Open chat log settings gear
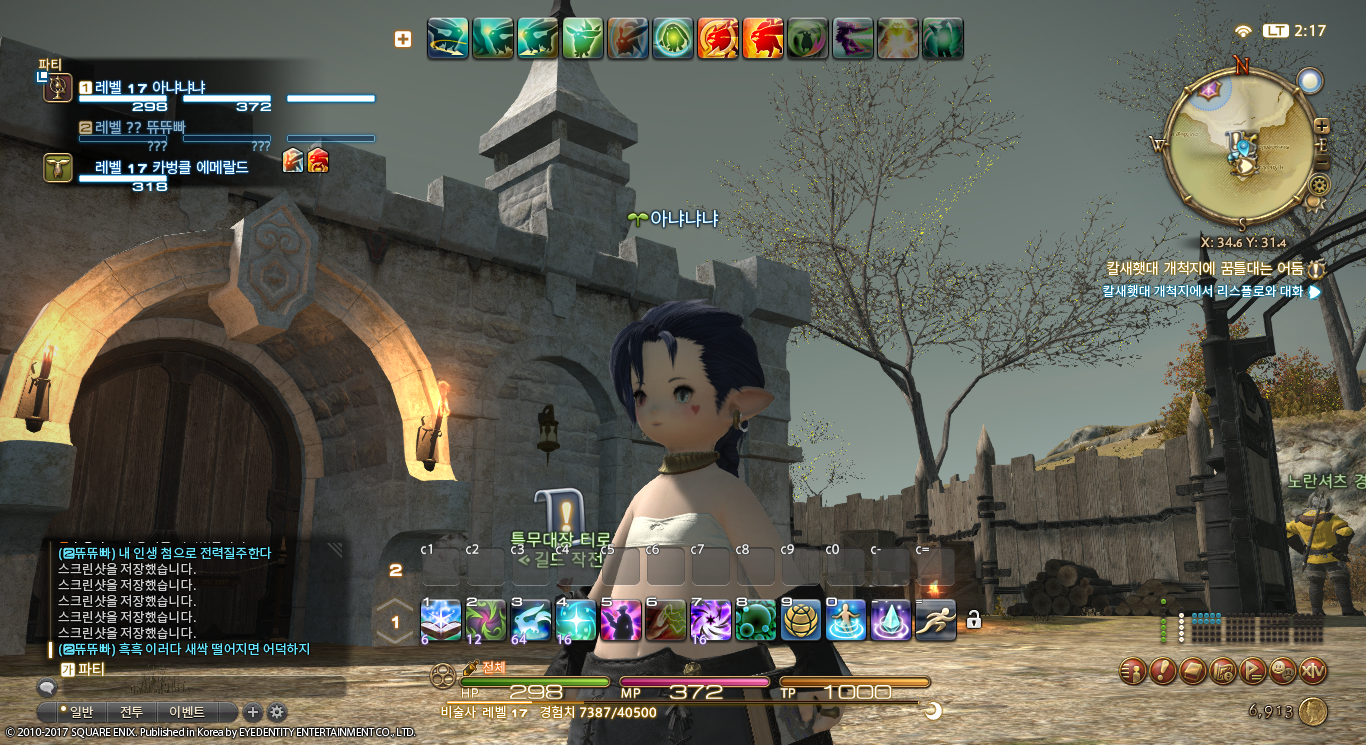The height and width of the screenshot is (745, 1366). [277, 712]
